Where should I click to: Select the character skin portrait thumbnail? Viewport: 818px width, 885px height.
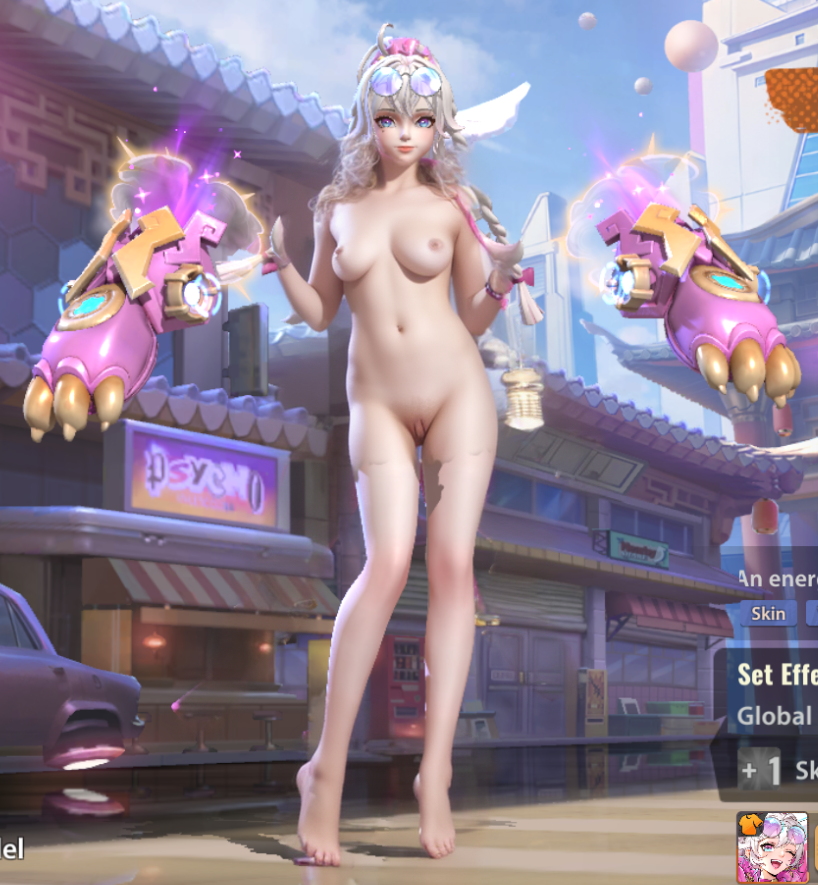coord(772,847)
